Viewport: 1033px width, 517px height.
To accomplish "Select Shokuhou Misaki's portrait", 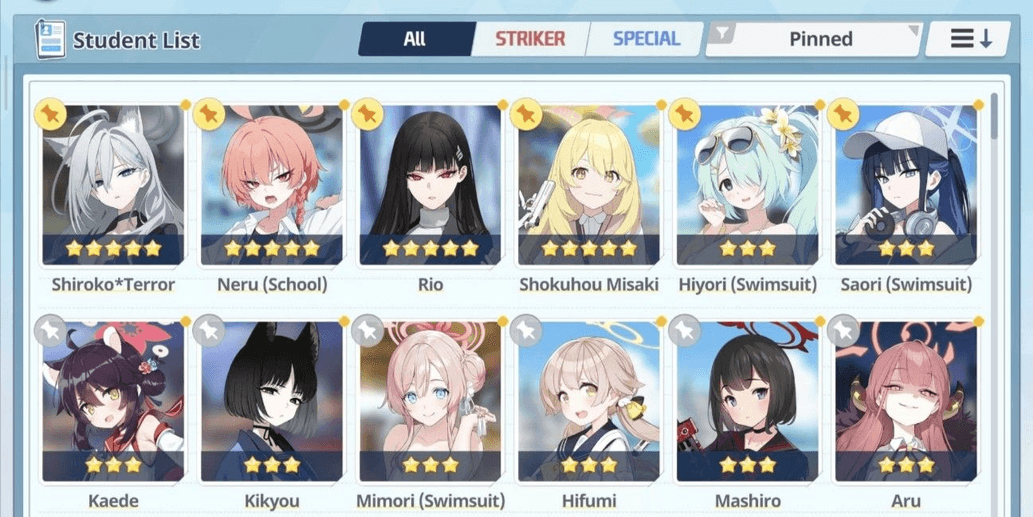I will [589, 185].
